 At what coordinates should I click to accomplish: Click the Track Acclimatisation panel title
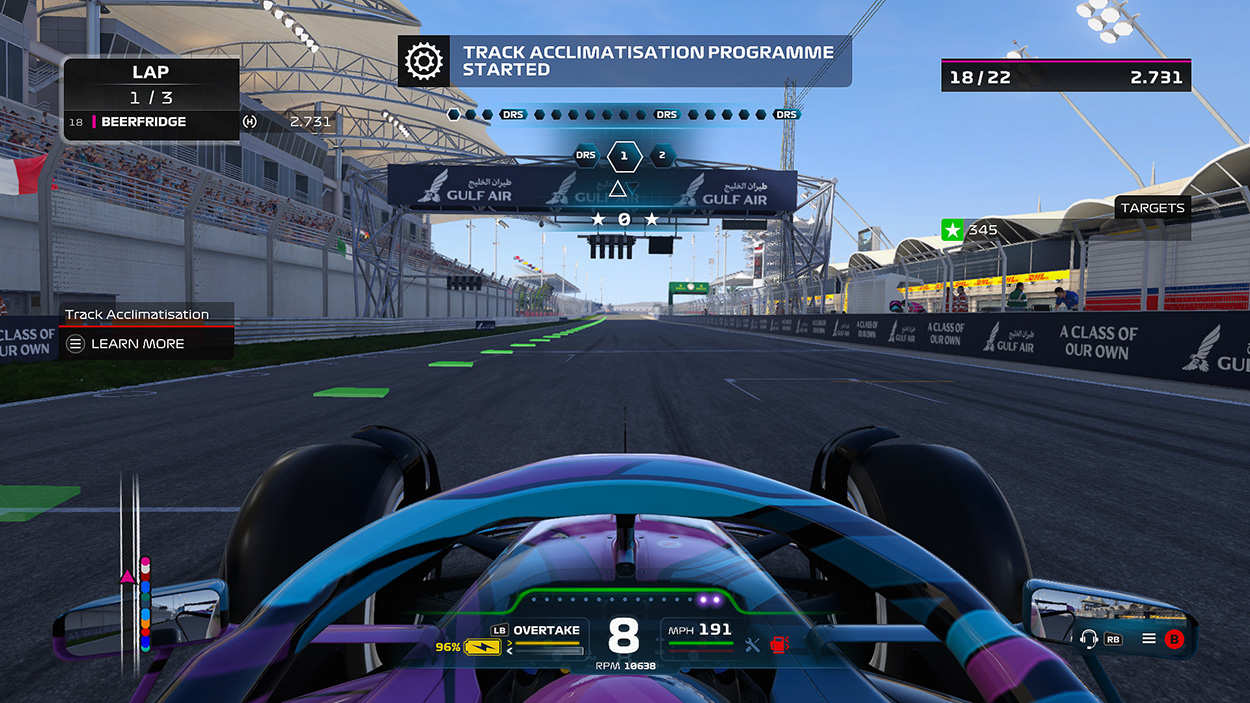tap(137, 314)
